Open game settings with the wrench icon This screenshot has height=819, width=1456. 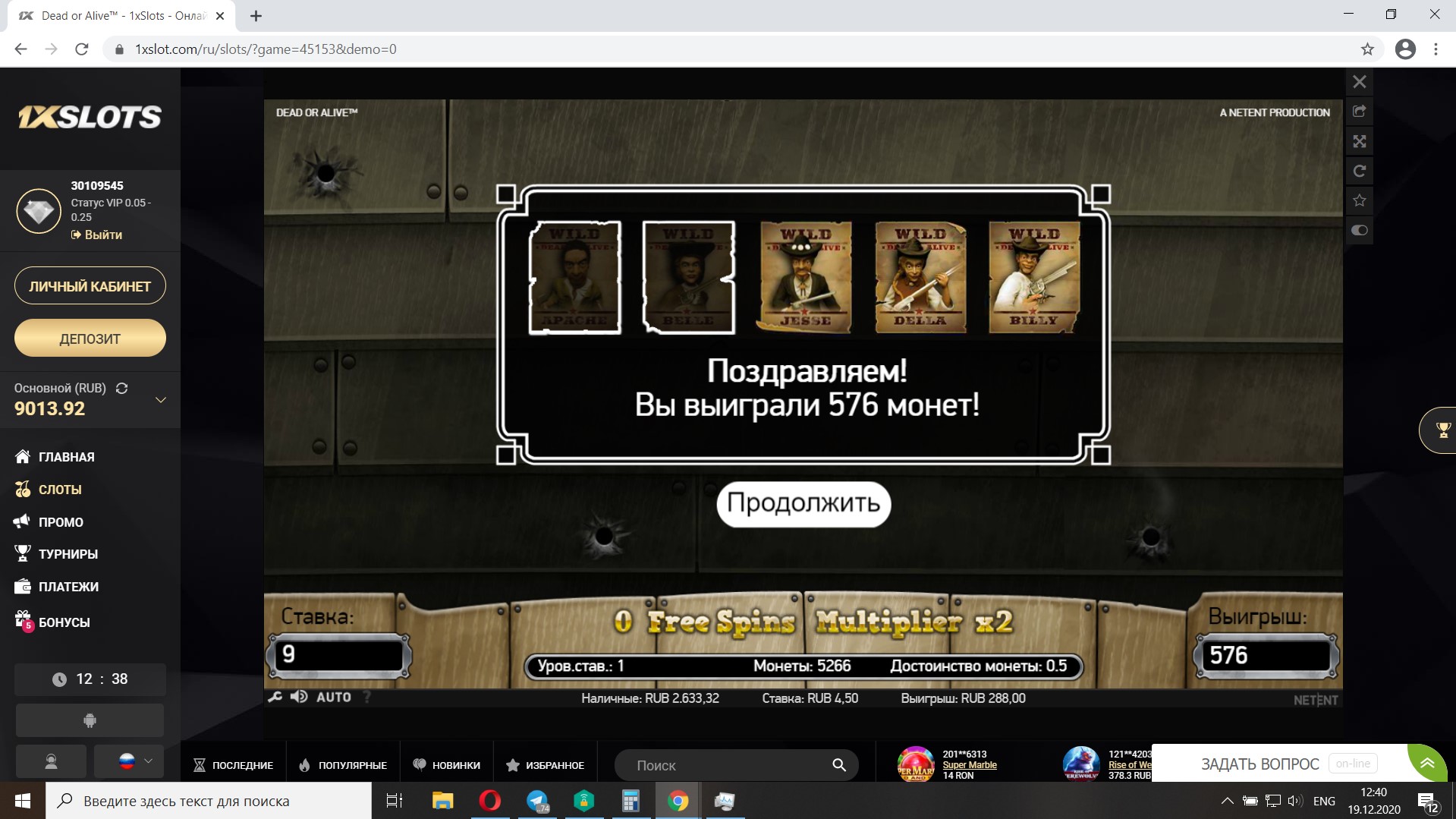(275, 697)
